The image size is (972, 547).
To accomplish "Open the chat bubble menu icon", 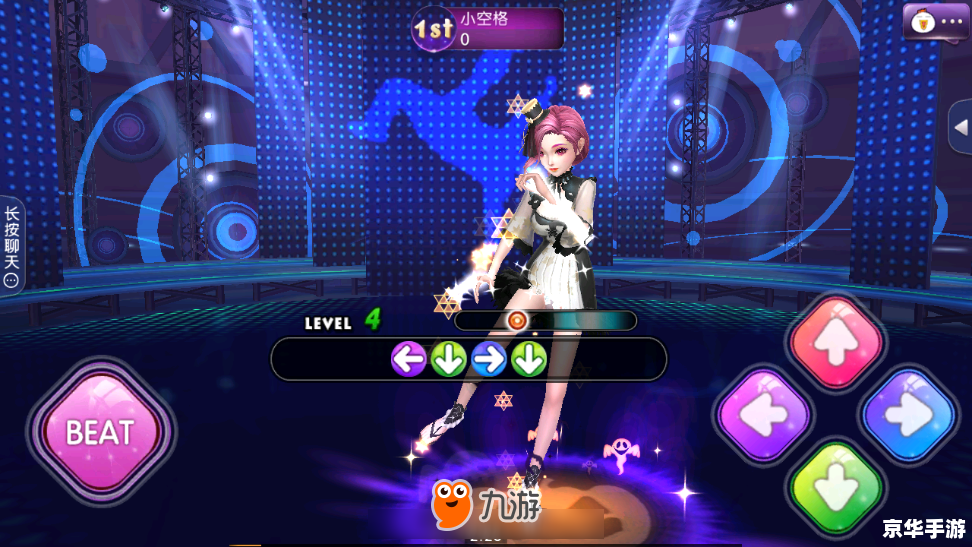I will coord(935,21).
